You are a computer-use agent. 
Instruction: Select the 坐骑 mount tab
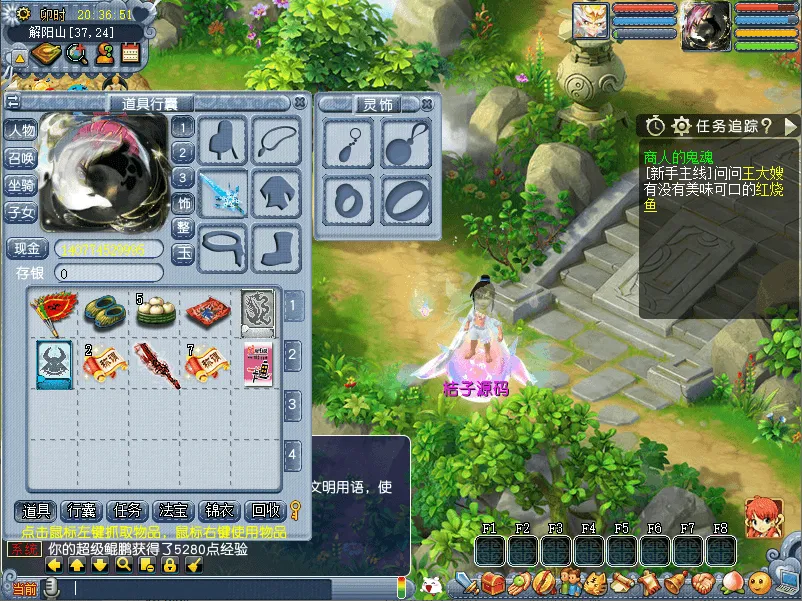21,185
